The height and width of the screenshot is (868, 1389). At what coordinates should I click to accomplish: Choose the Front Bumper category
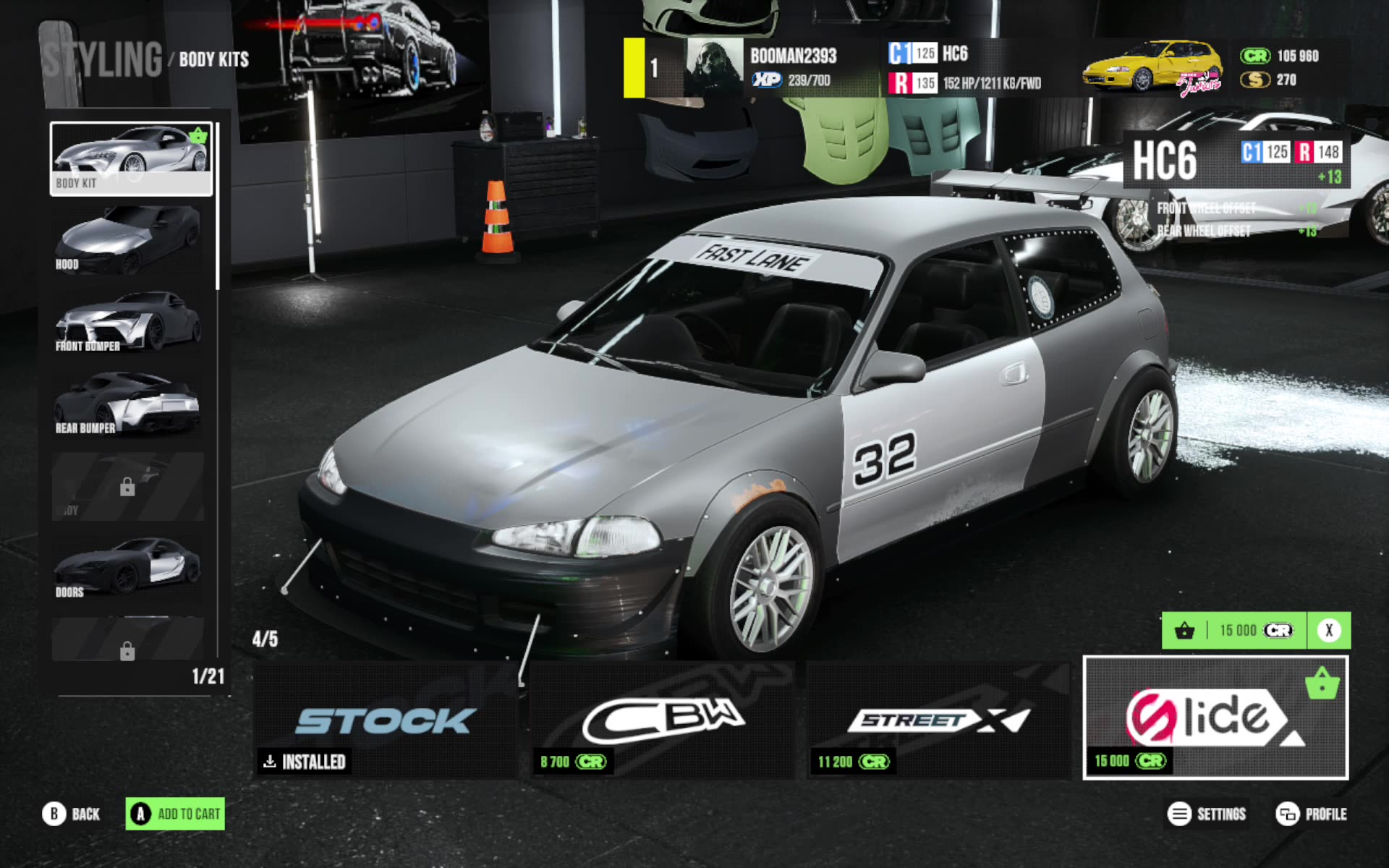tap(129, 321)
